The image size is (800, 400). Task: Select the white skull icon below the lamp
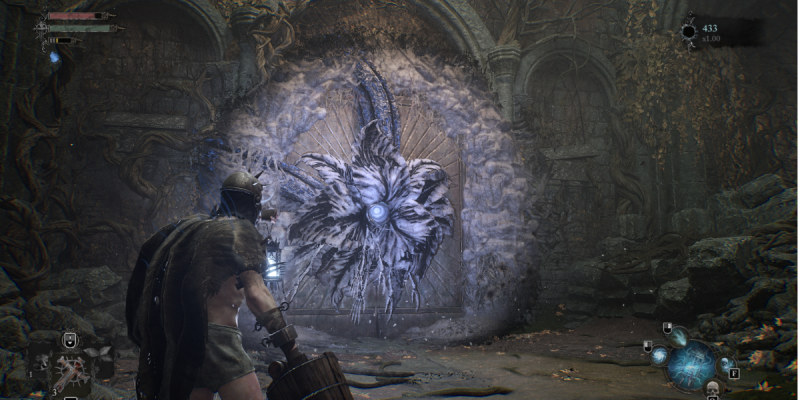click(x=712, y=388)
